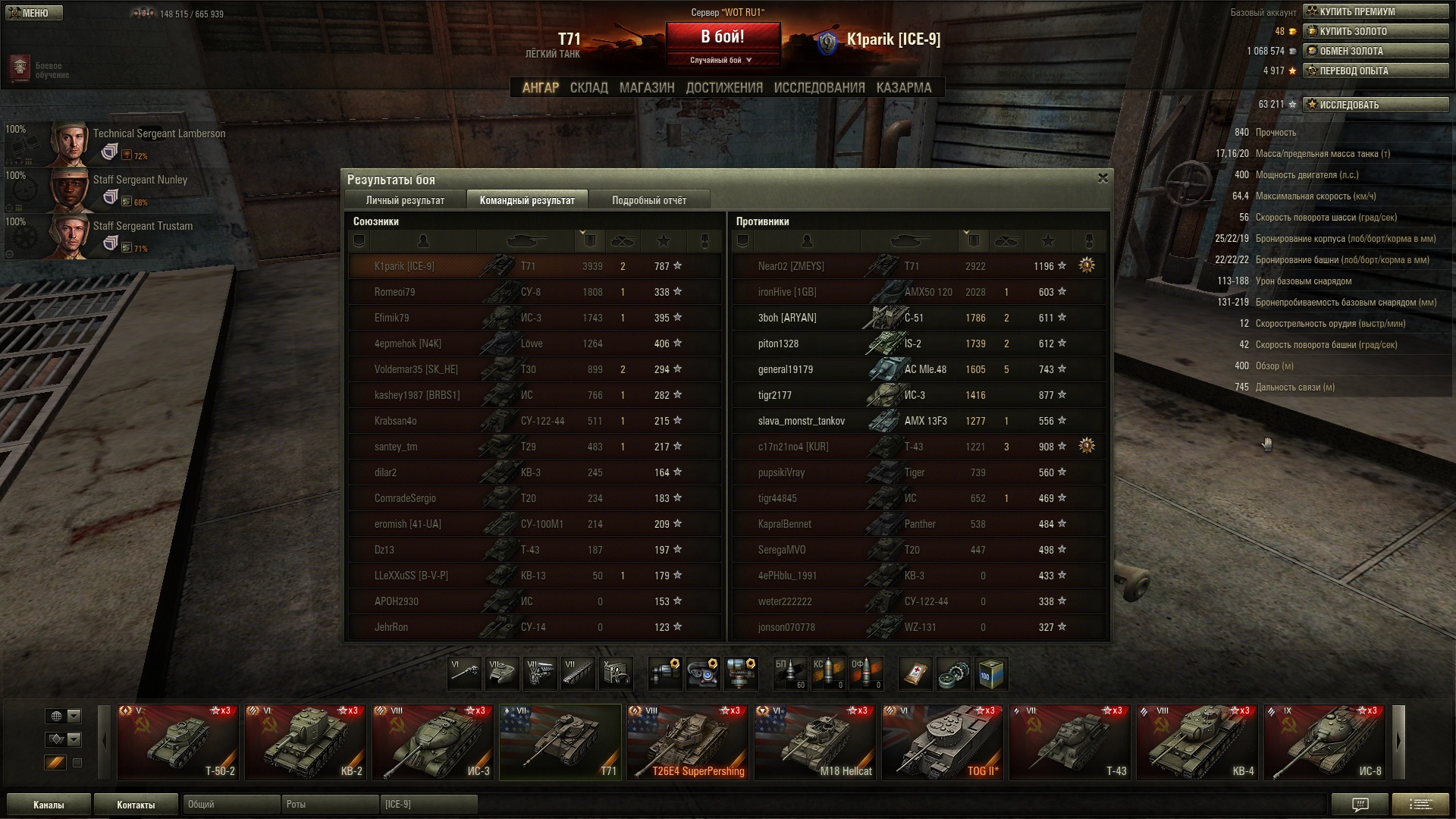Select the T26E4 SuperPershing tank
Viewport: 1456px width, 819px height.
coord(687,742)
